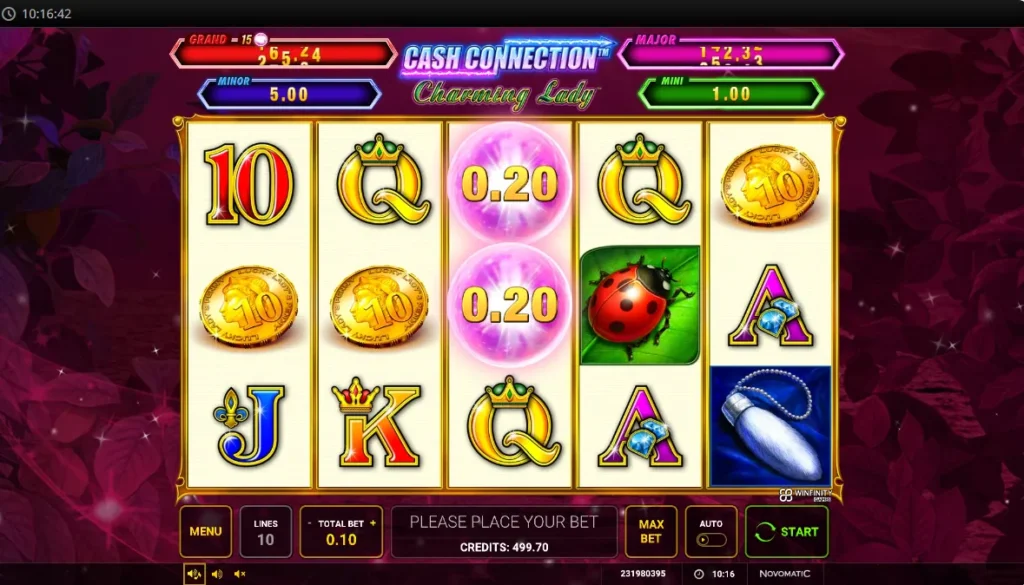Choose the low volume speaker icon
This screenshot has width=1024, height=585.
point(216,574)
